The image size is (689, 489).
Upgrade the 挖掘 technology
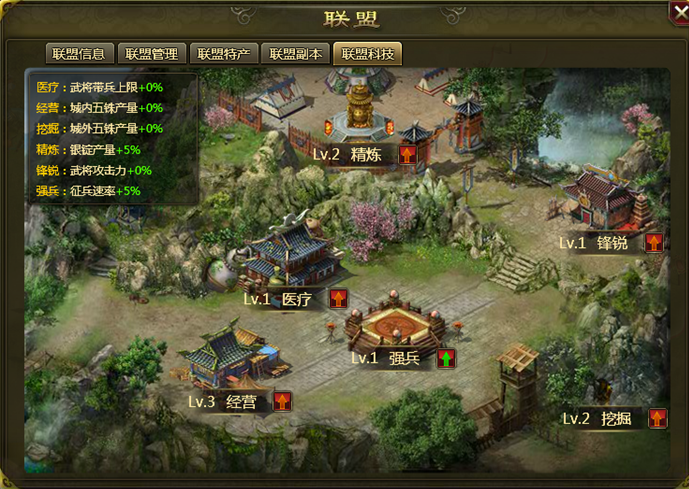tap(657, 418)
